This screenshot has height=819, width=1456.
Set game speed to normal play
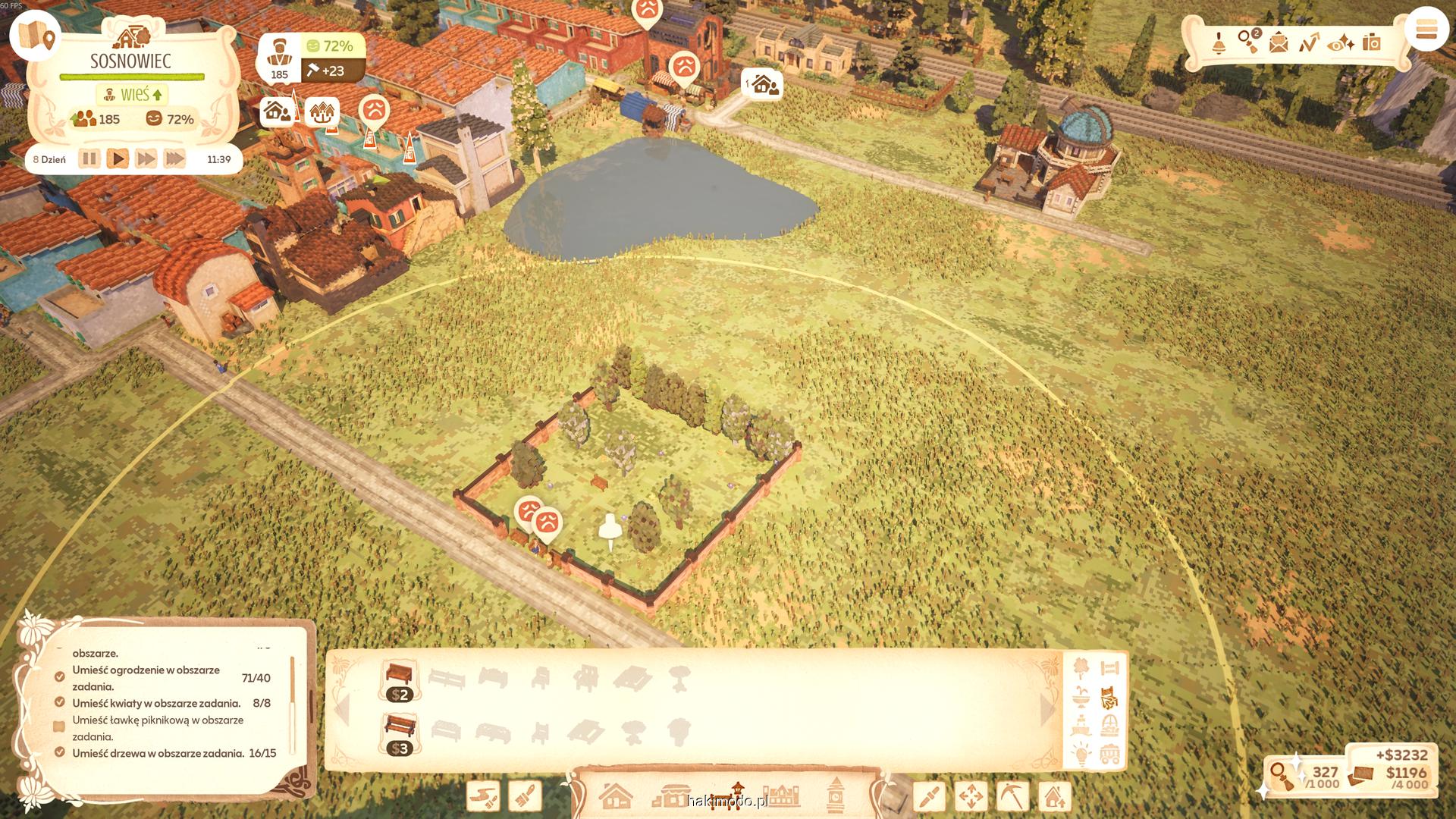click(x=118, y=159)
